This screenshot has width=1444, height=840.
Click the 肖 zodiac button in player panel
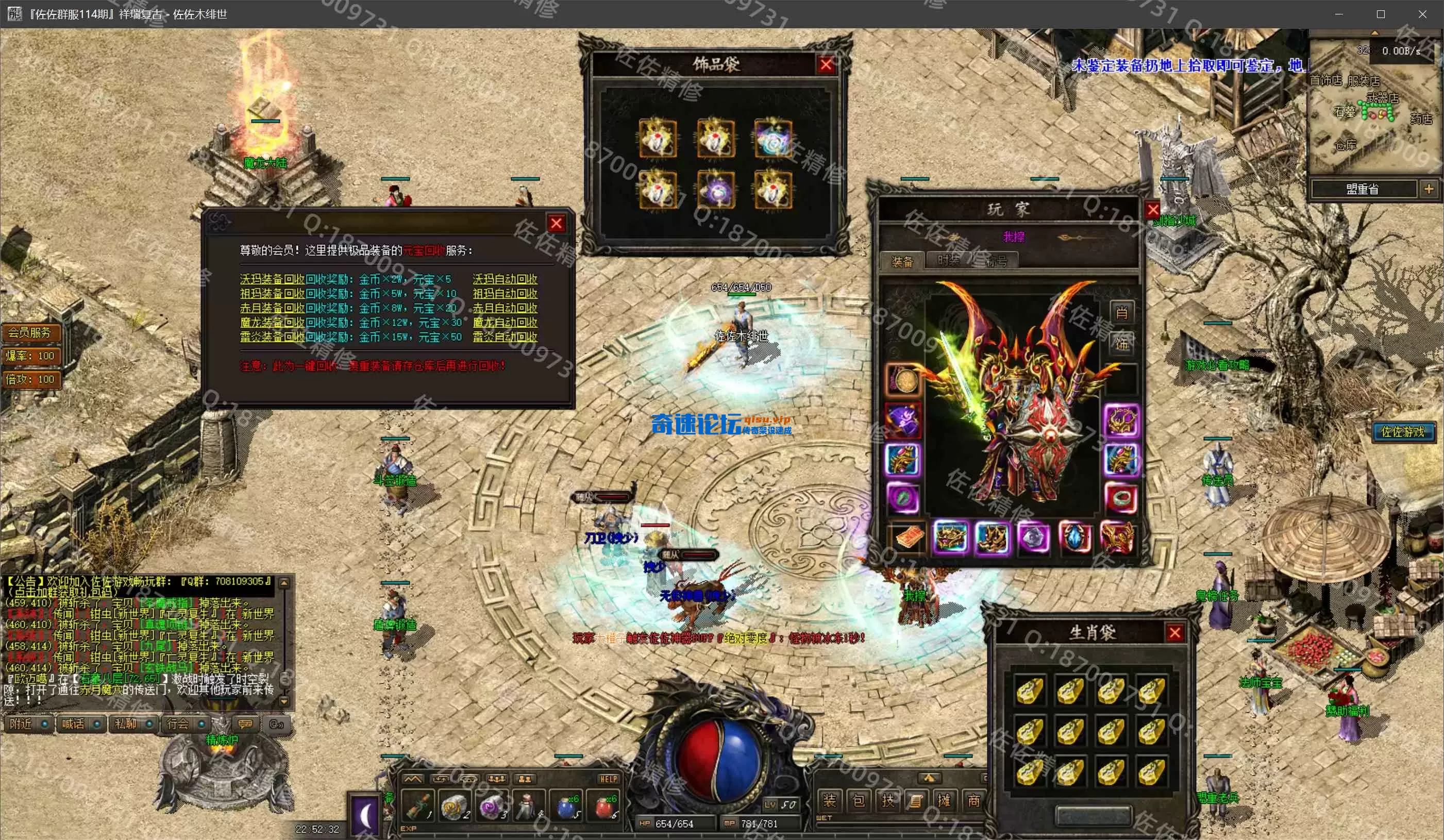(x=1121, y=313)
